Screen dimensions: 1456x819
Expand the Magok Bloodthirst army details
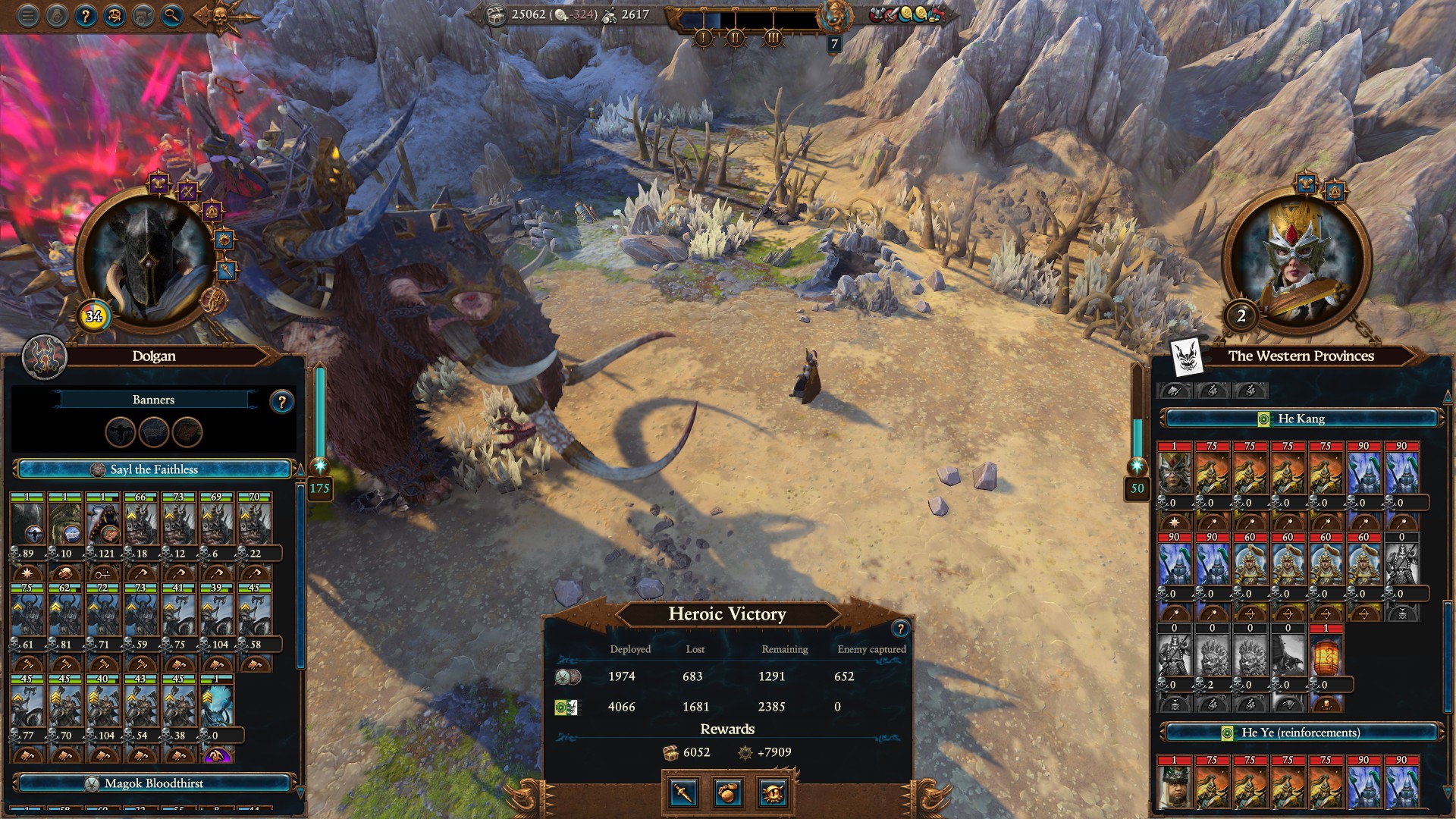tap(152, 783)
